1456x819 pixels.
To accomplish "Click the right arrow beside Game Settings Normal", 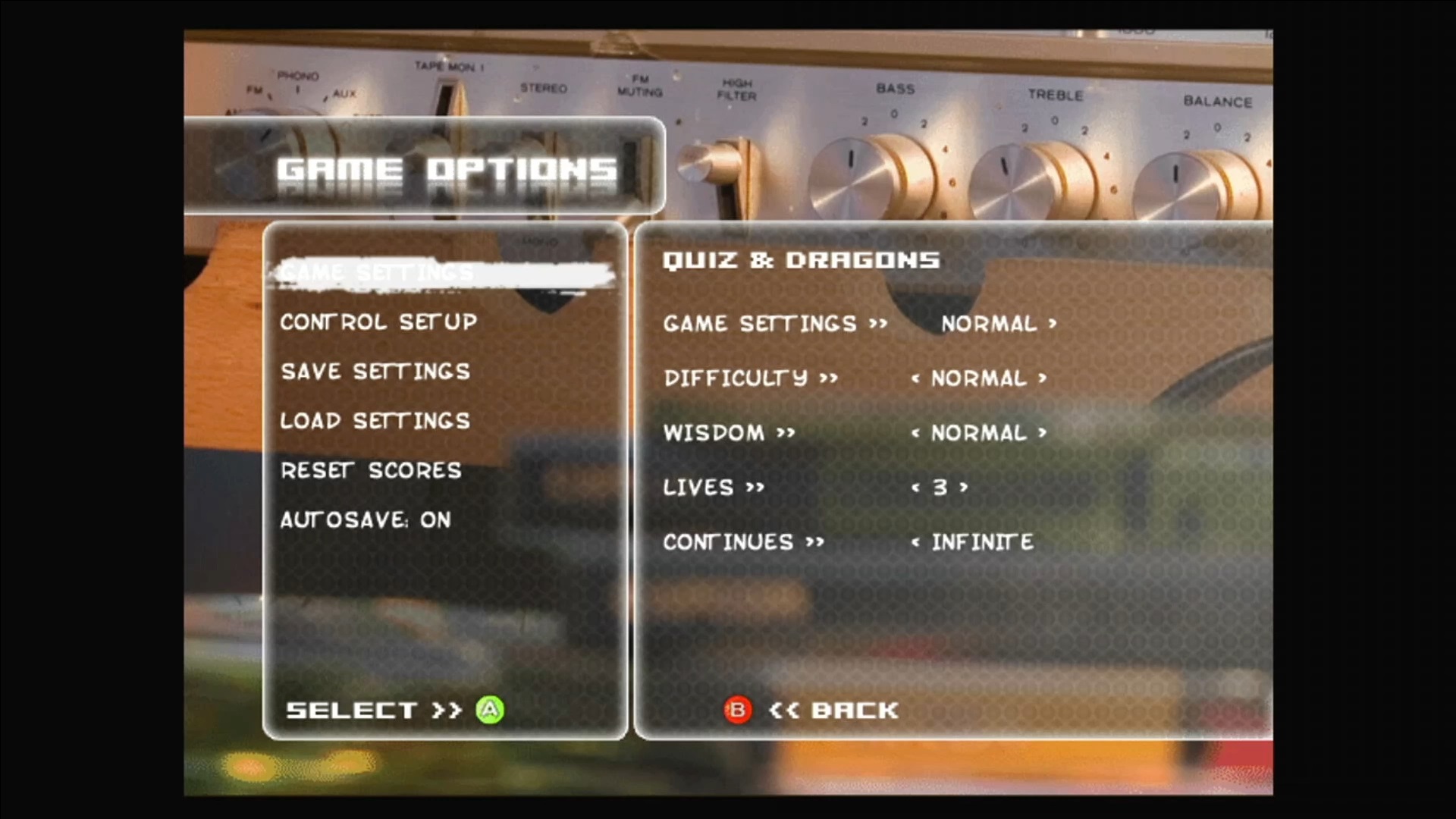I will [1053, 324].
